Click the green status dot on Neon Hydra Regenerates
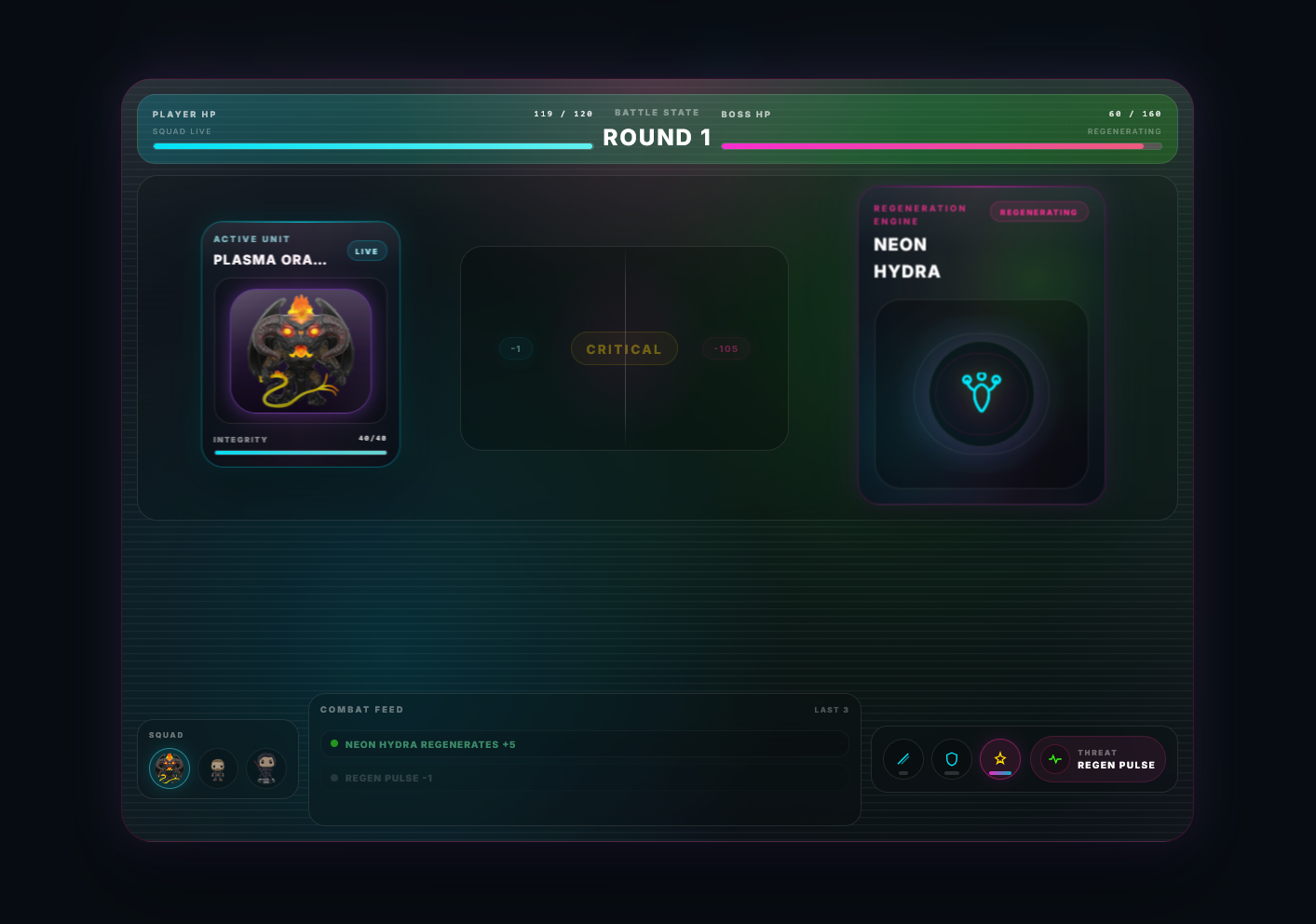 (x=334, y=744)
